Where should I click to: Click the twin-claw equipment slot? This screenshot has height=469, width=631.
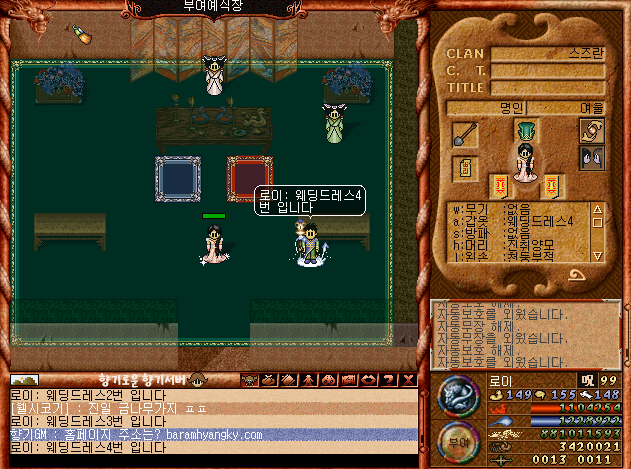tap(592, 157)
